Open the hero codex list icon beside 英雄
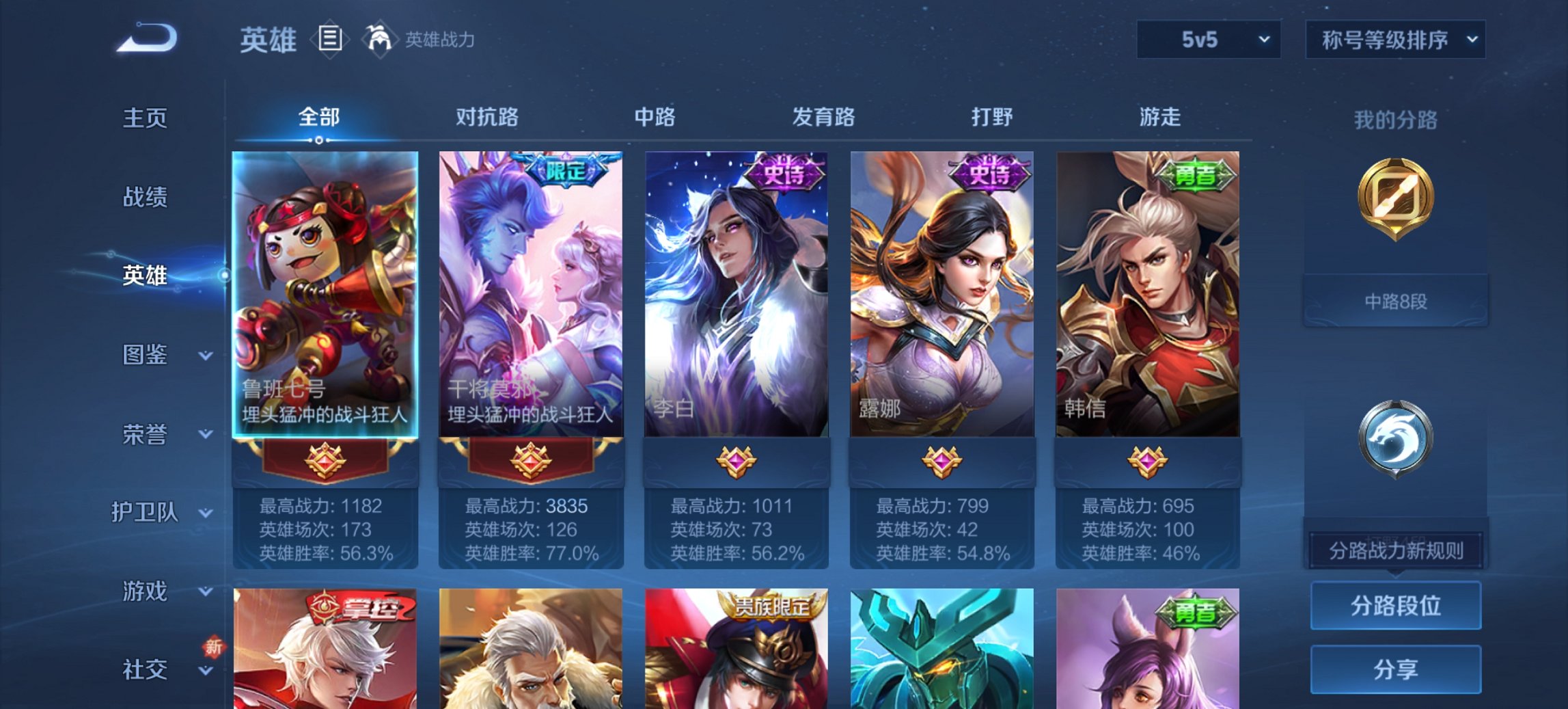 click(331, 40)
